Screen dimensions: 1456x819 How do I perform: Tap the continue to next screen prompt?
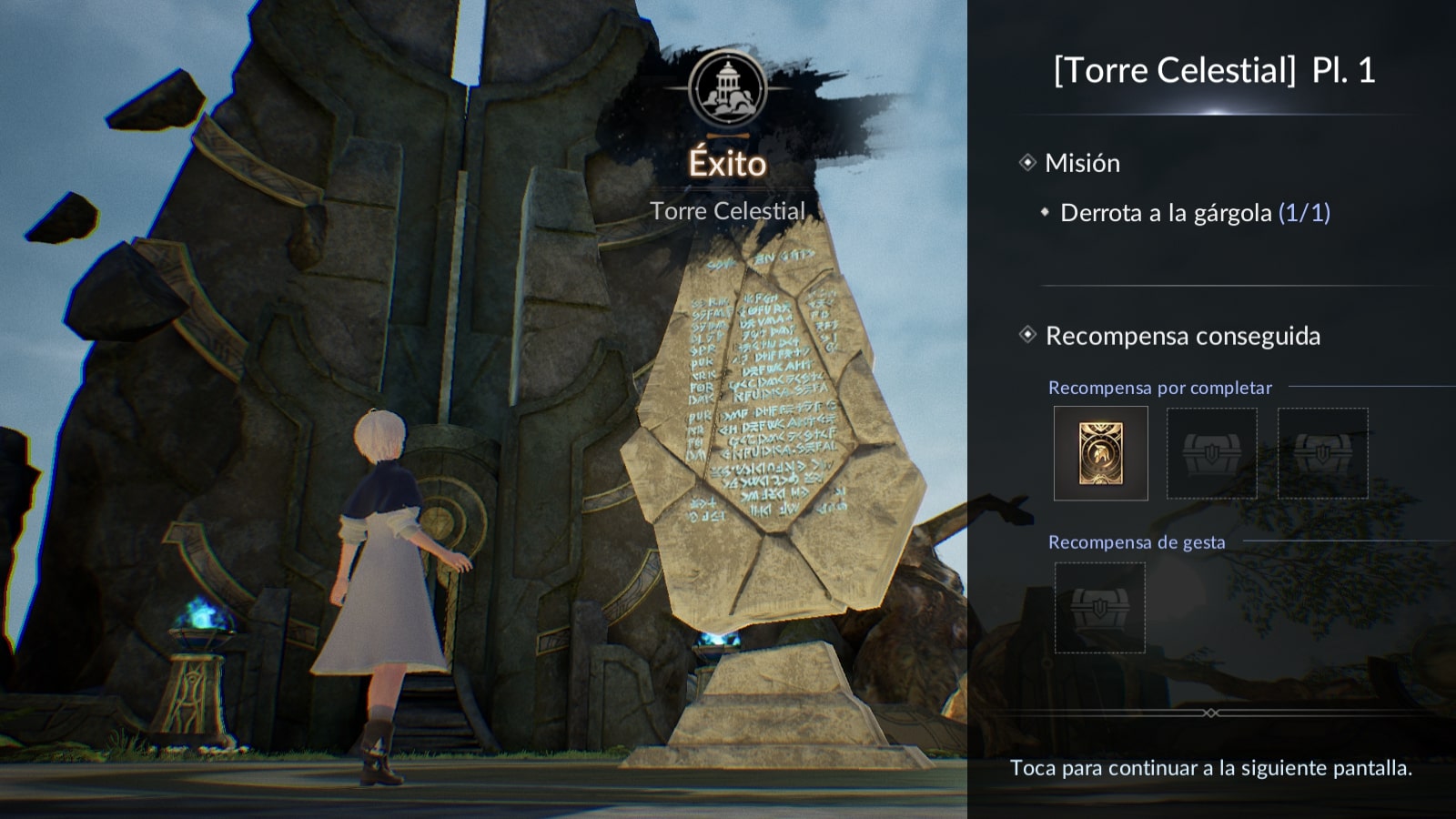click(x=1210, y=768)
